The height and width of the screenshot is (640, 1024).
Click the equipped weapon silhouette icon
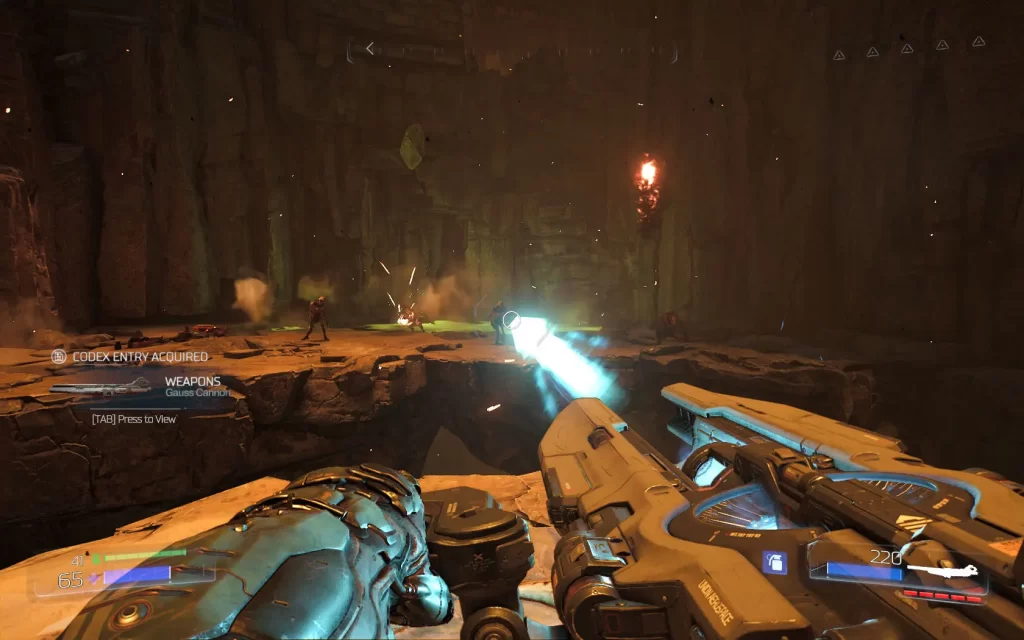coord(940,572)
